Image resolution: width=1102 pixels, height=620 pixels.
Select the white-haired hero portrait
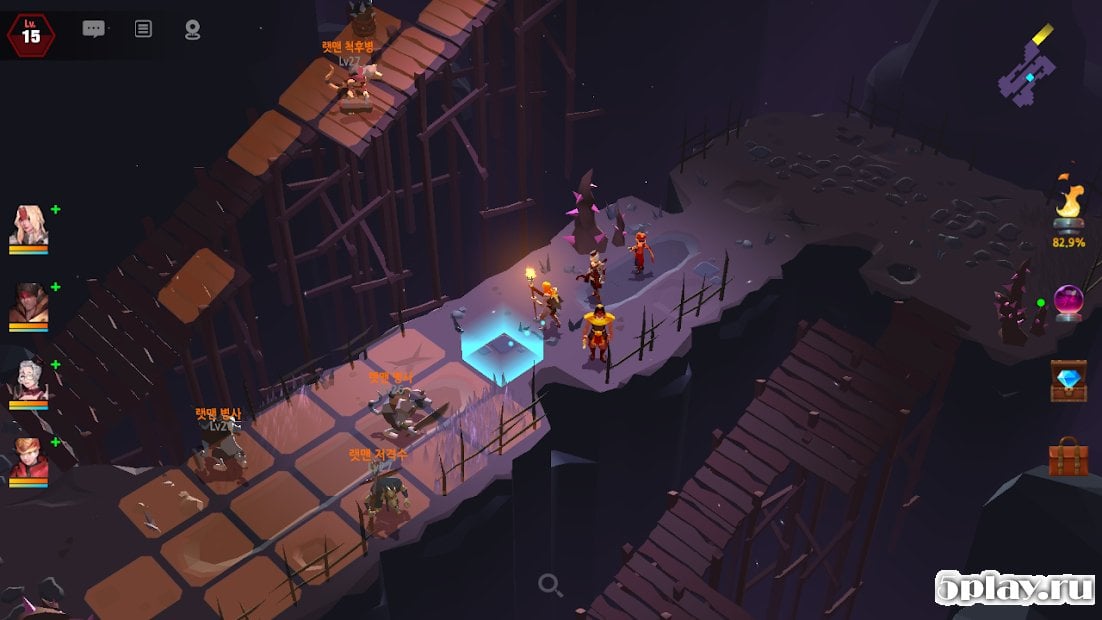tap(29, 382)
